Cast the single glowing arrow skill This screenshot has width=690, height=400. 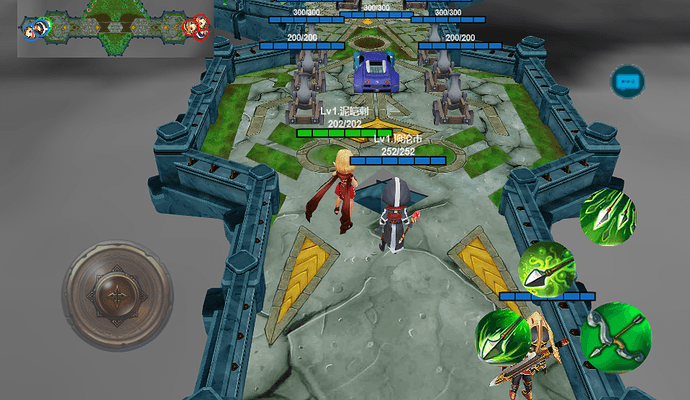pyautogui.click(x=502, y=336)
